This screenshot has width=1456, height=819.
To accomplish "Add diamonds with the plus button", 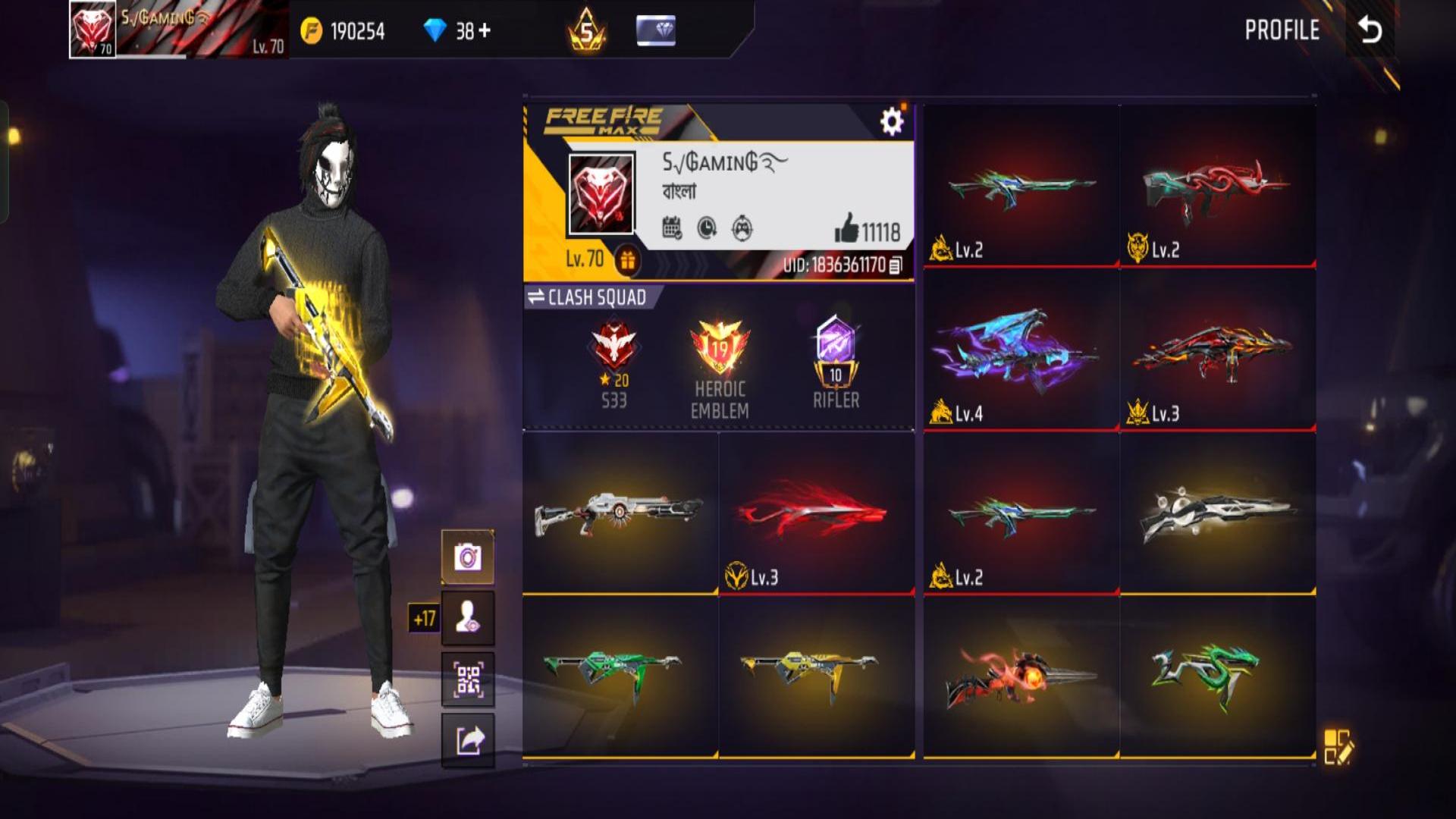I will (485, 30).
